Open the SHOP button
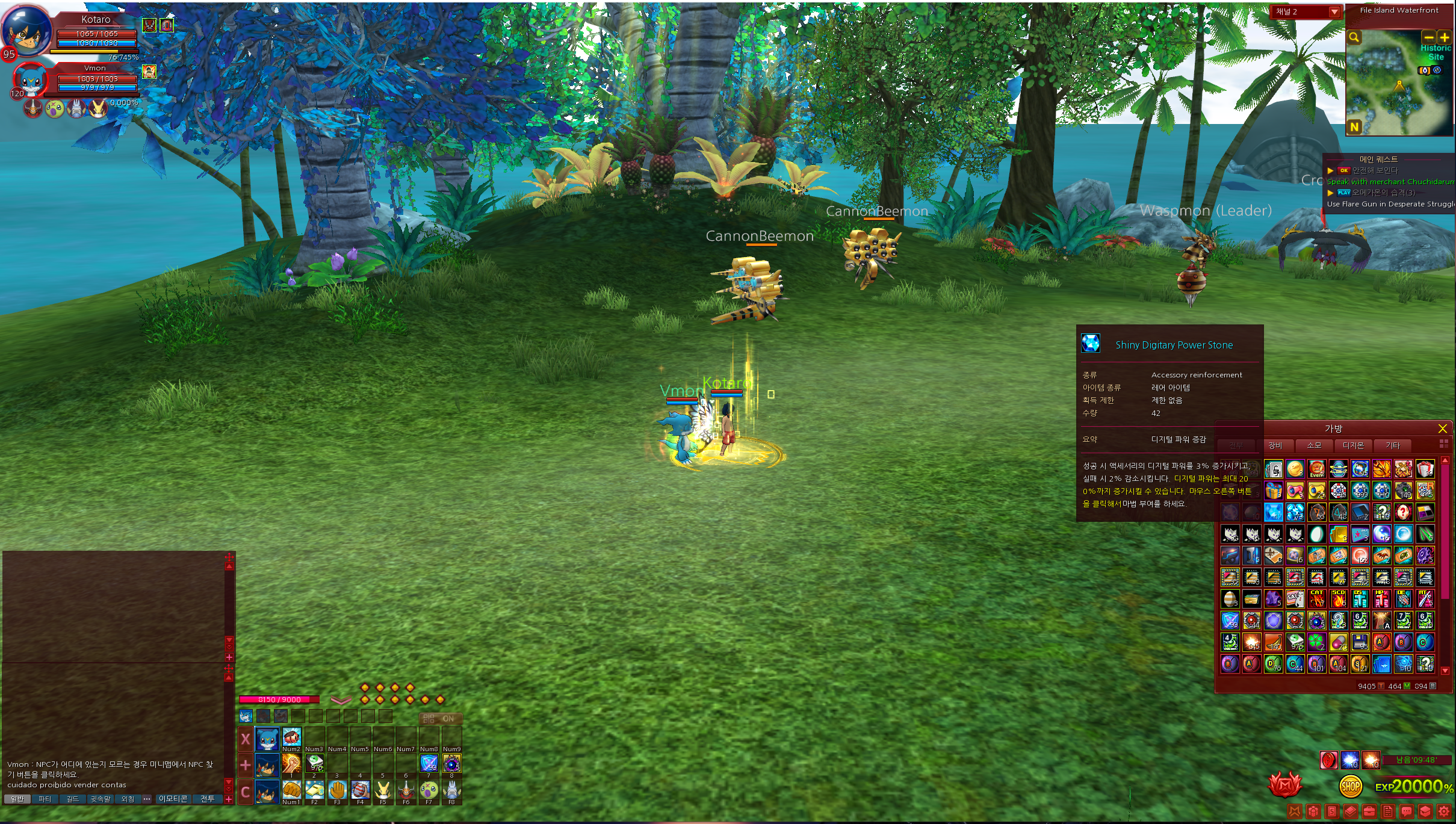1456x824 pixels. click(1351, 785)
